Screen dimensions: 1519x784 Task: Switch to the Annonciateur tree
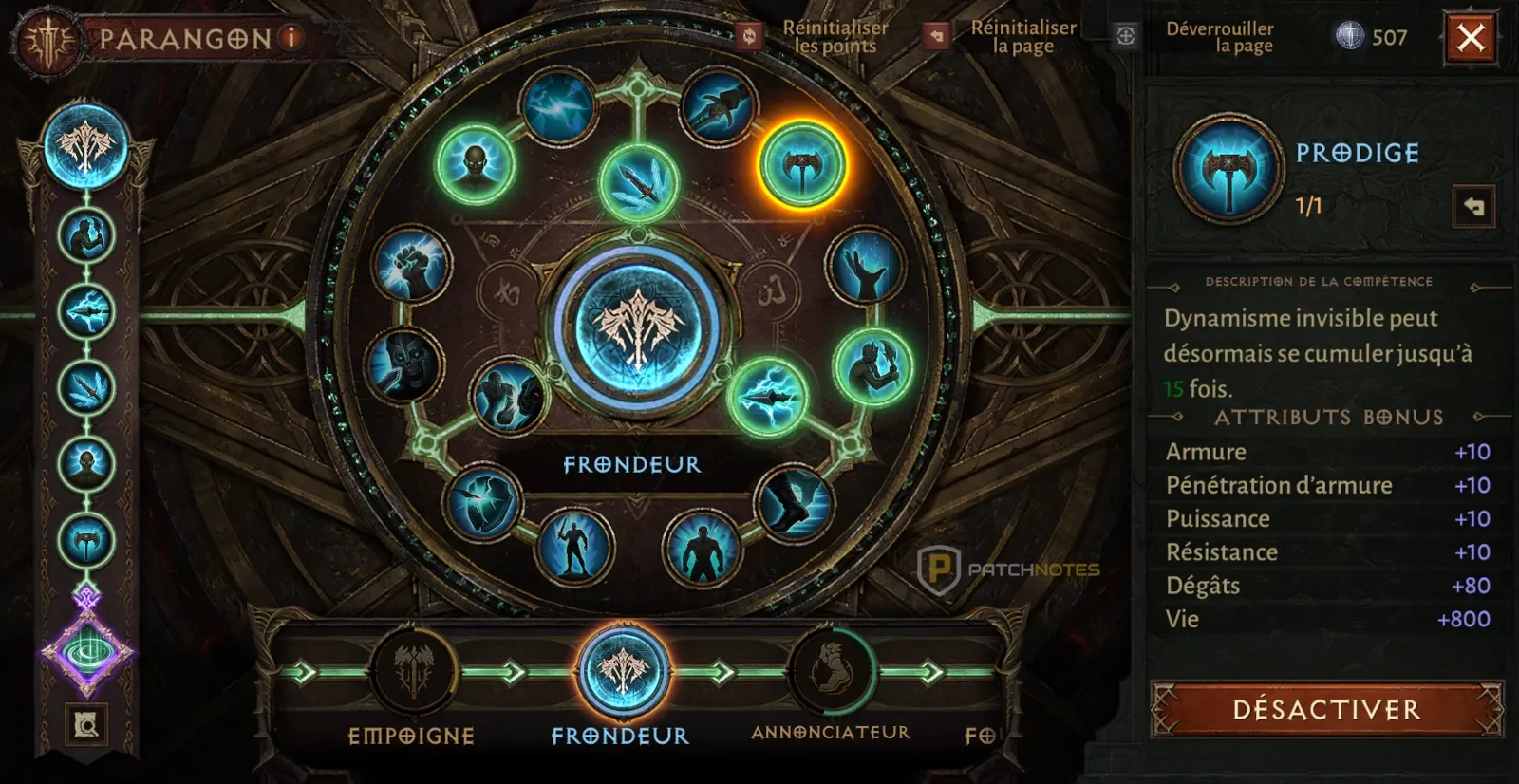832,673
